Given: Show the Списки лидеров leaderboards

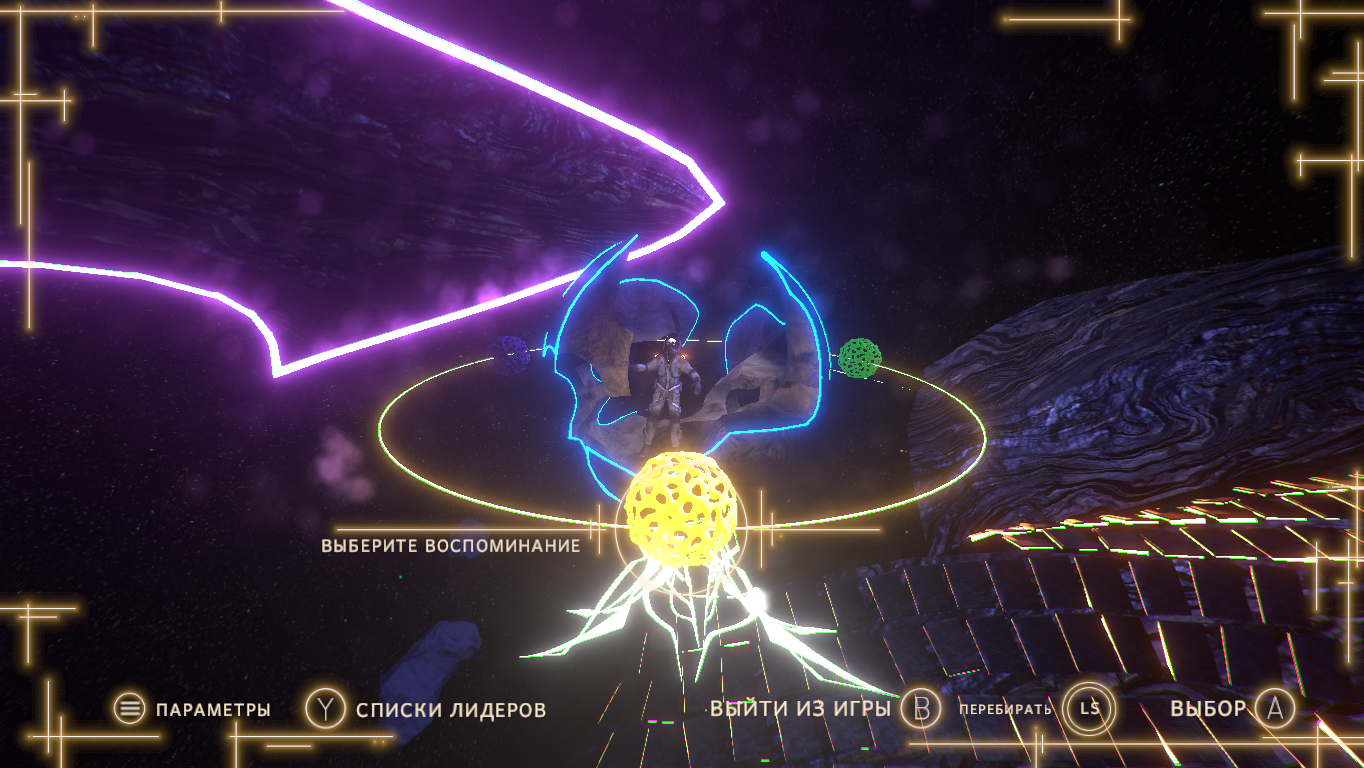Looking at the screenshot, I should (450, 710).
